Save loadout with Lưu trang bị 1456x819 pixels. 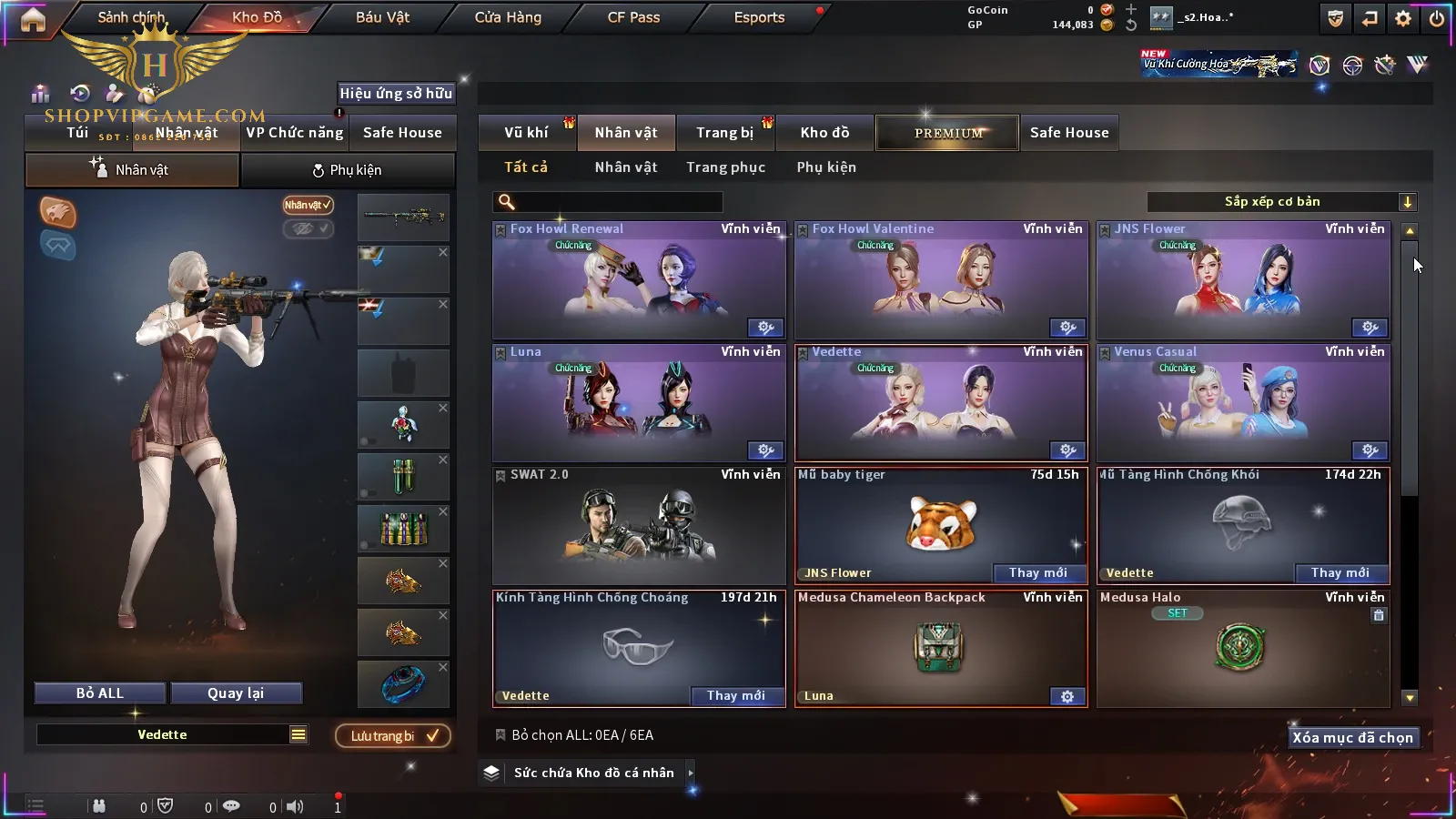point(393,735)
